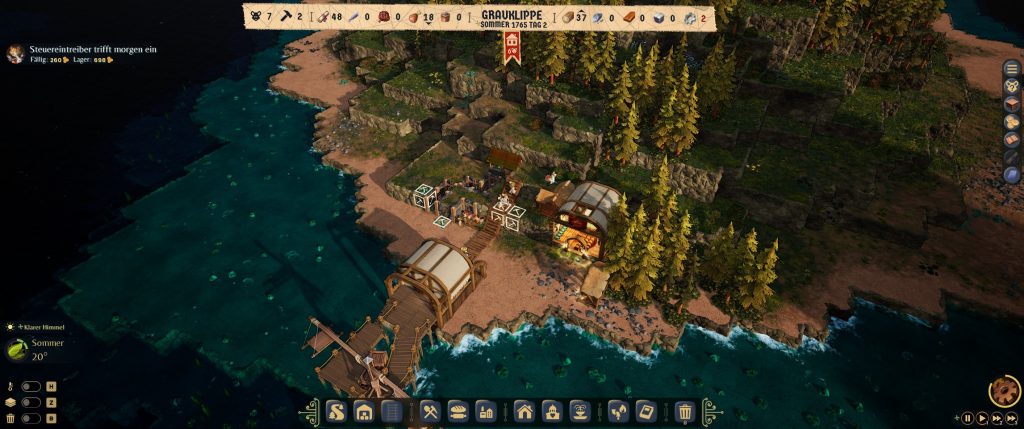Toggle the thermometer heat overlay switch

point(33,386)
